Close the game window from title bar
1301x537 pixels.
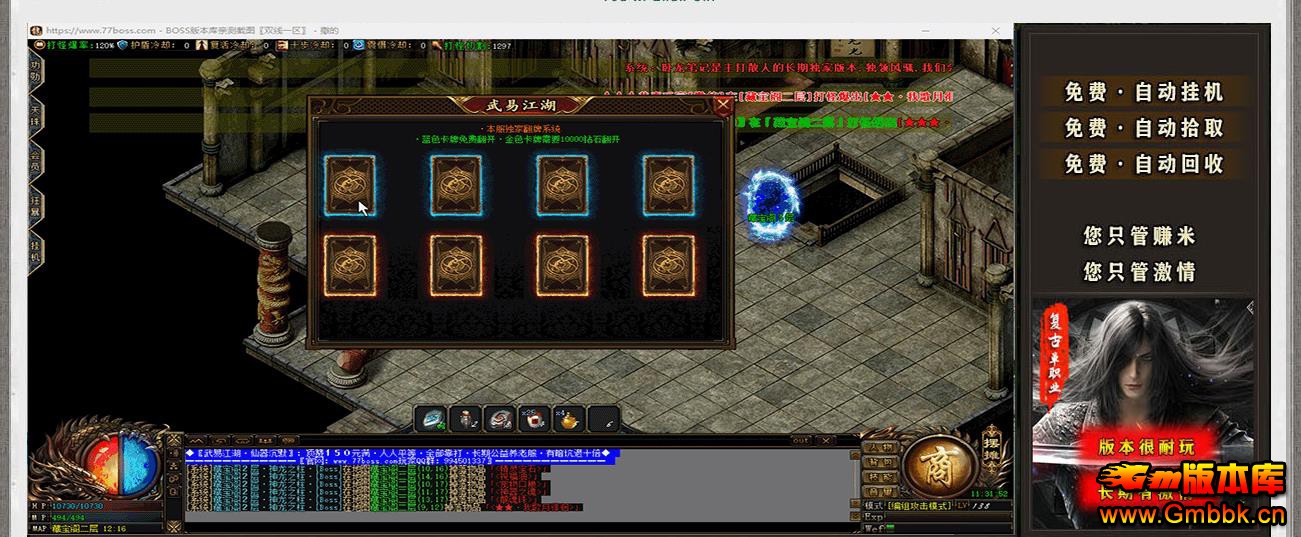(996, 31)
